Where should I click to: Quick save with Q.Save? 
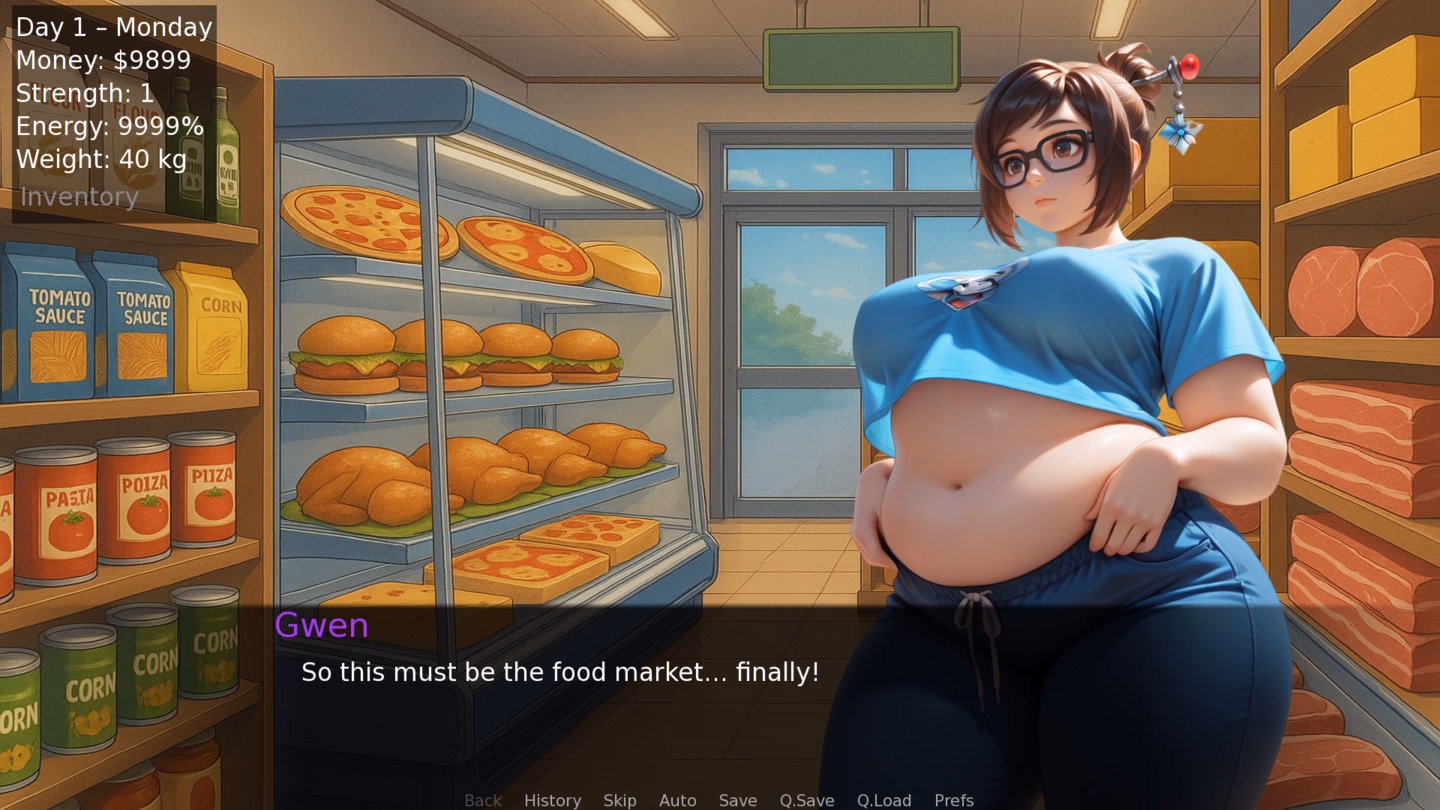(x=807, y=800)
